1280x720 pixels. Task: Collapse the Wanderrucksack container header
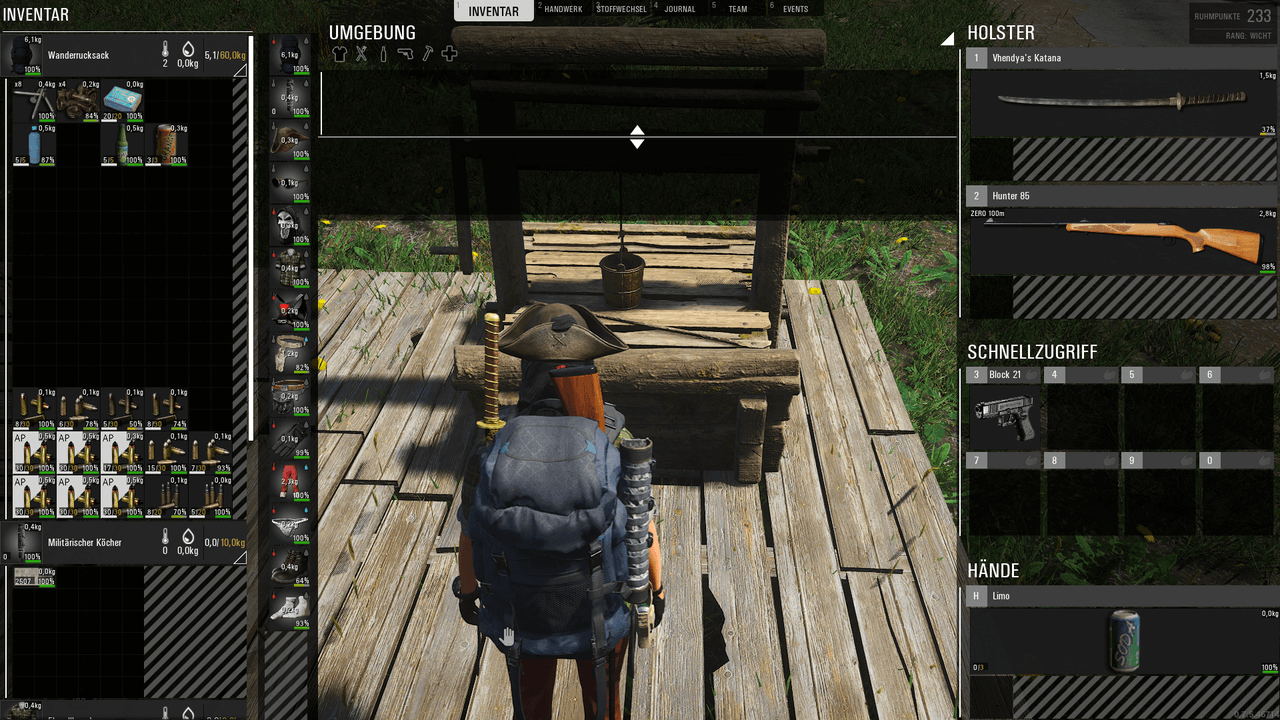[240, 72]
